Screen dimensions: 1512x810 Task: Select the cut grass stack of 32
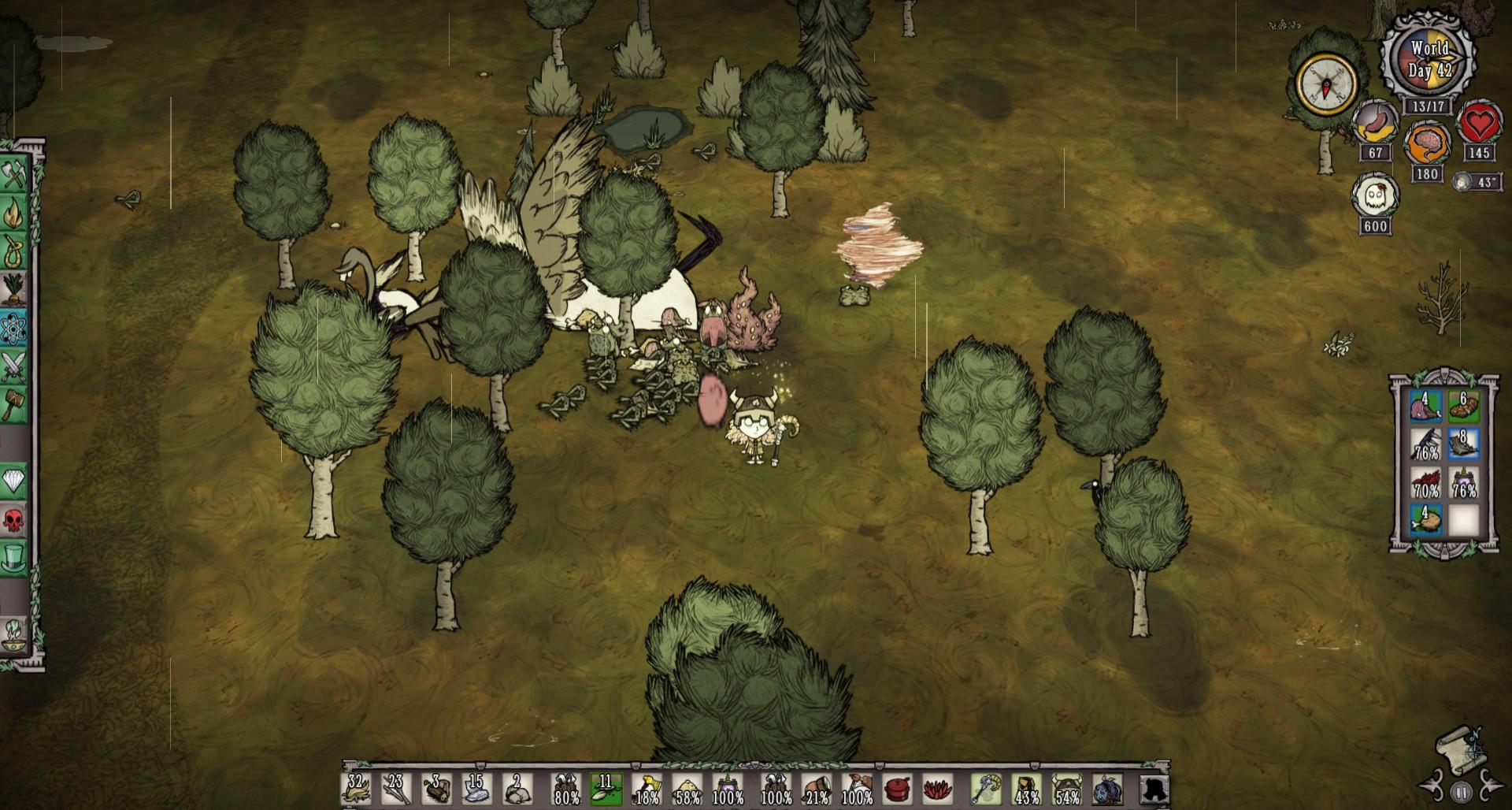(x=356, y=789)
